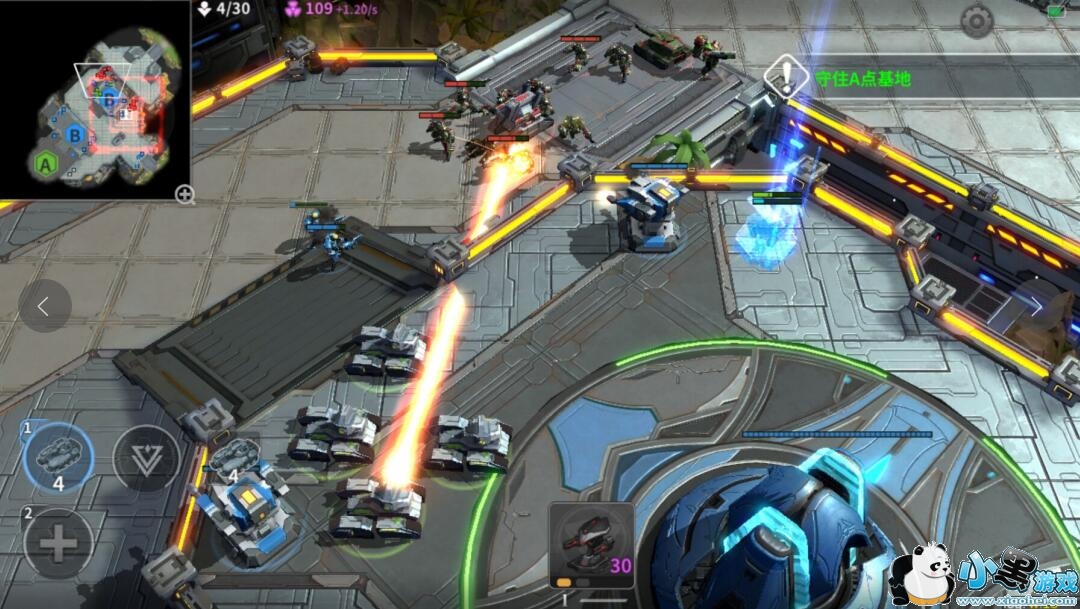Image resolution: width=1080 pixels, height=609 pixels.
Task: Activate the downward chevron command button
Action: (x=146, y=460)
